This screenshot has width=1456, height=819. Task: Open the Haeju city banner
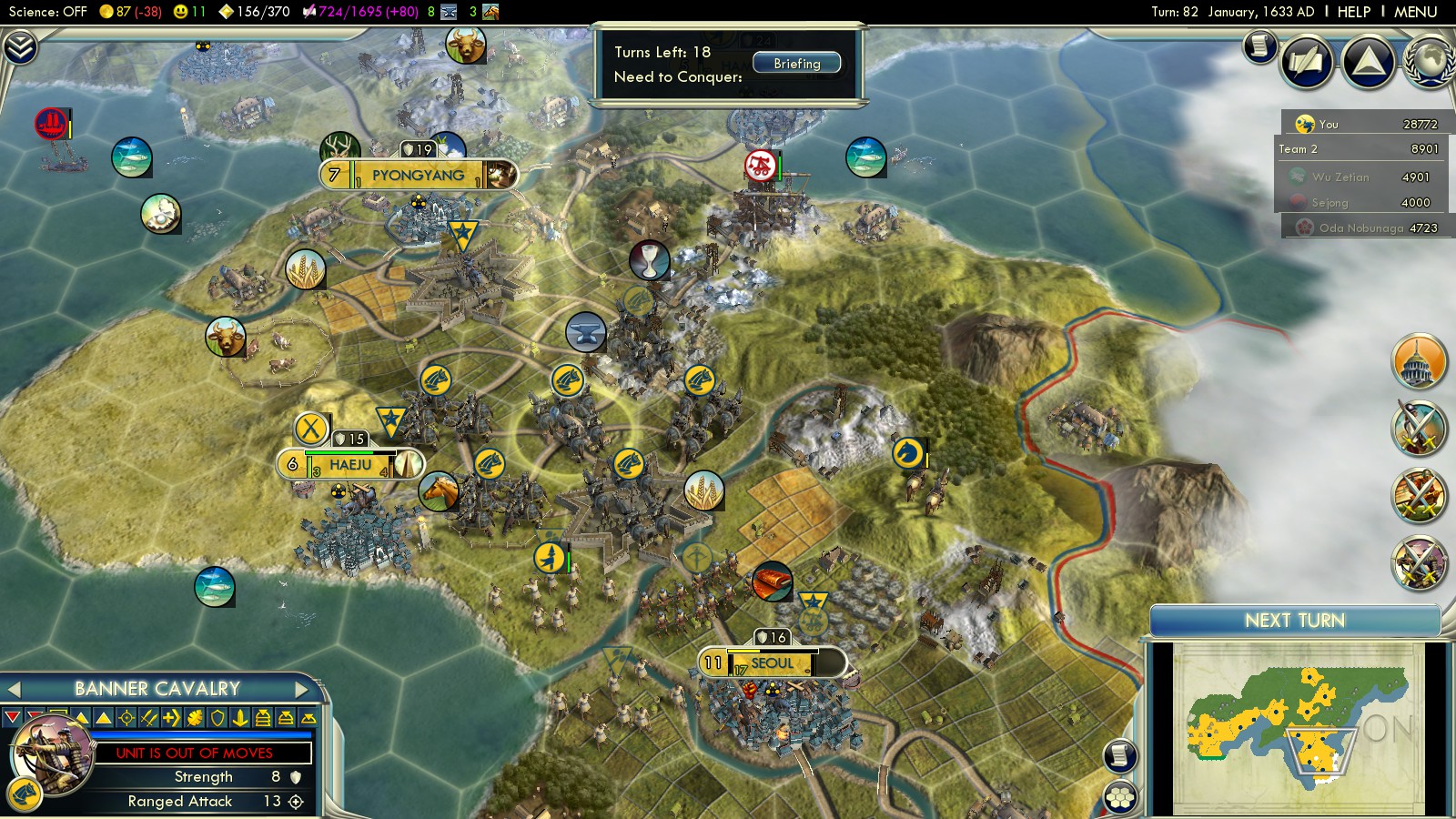350,465
